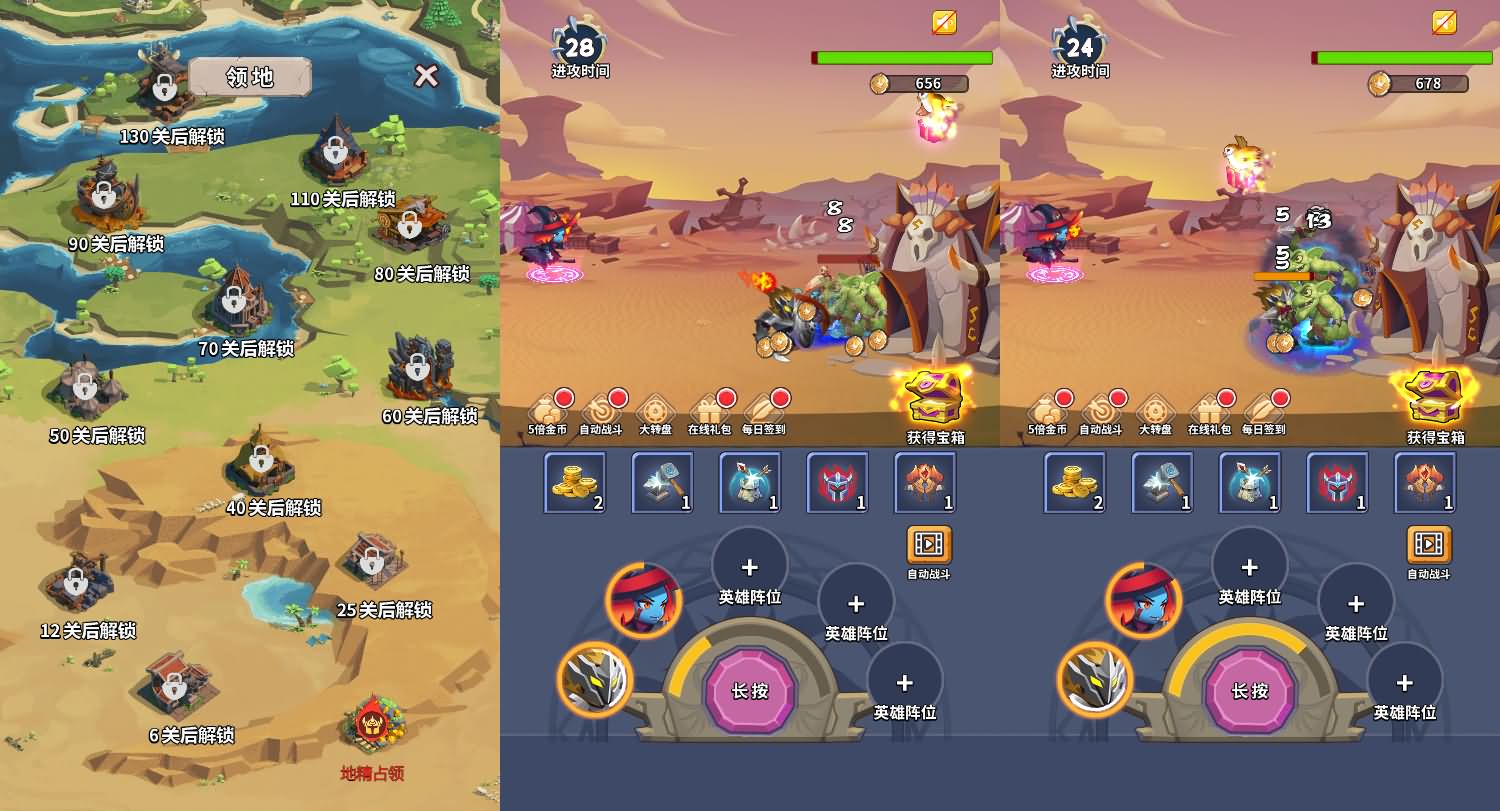Close the 领地 territory map

(x=427, y=76)
